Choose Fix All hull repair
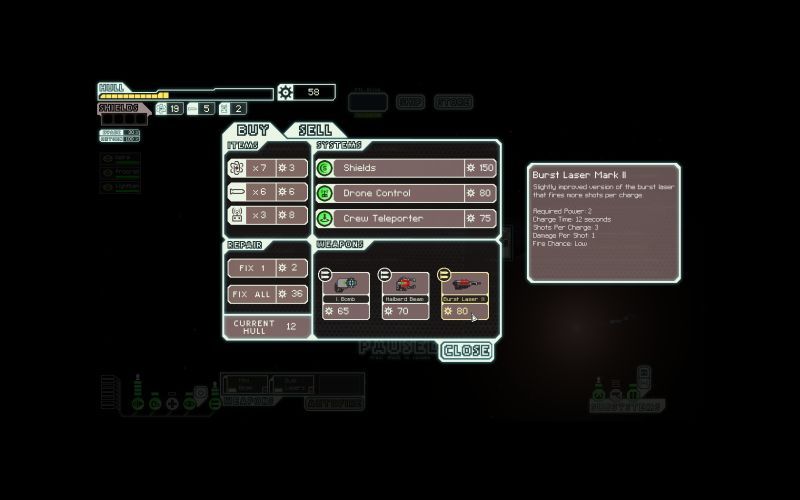 pos(268,294)
